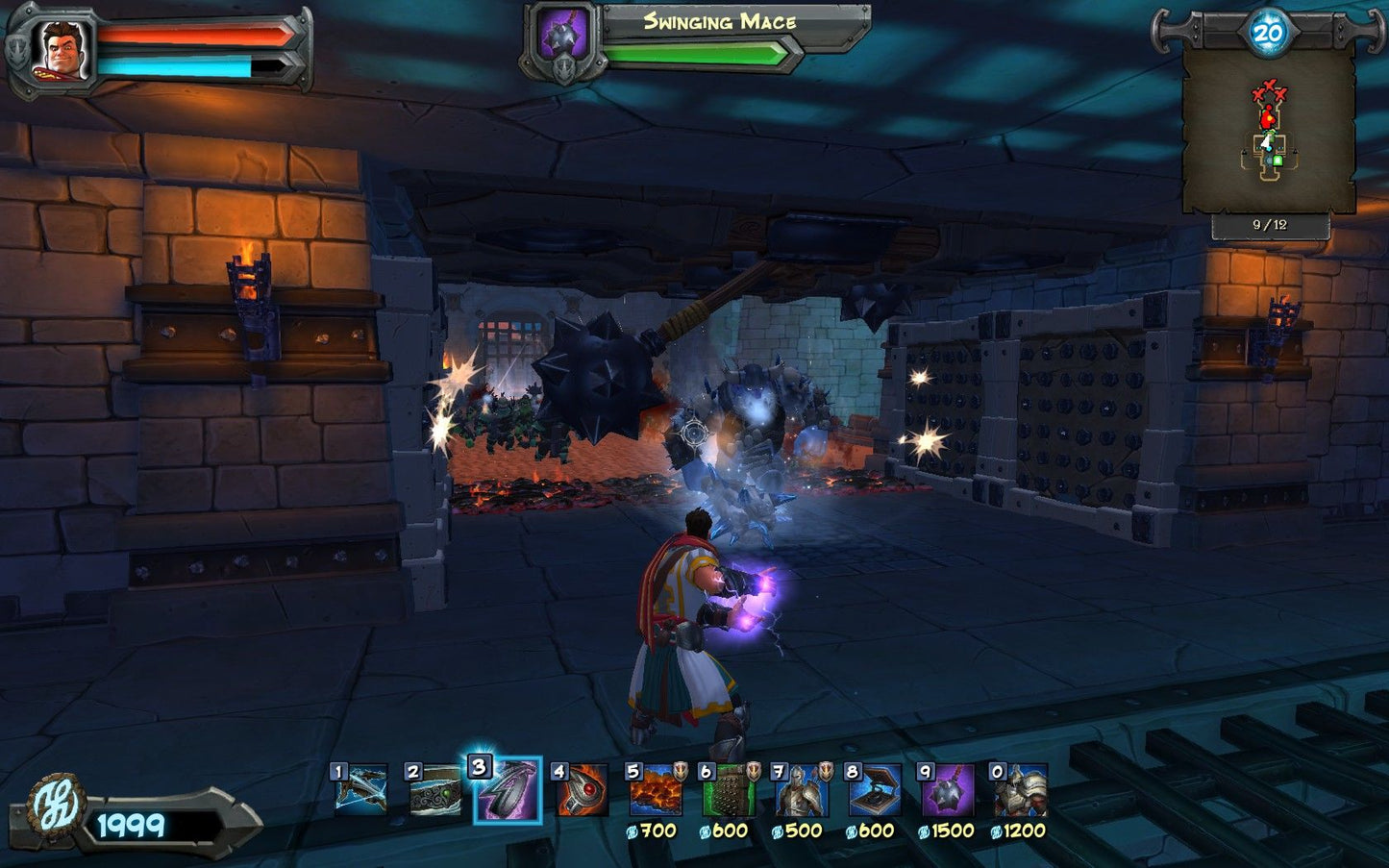Choose the armored guardian costing 500
Viewport: 1389px width, 868px height.
coord(802,790)
